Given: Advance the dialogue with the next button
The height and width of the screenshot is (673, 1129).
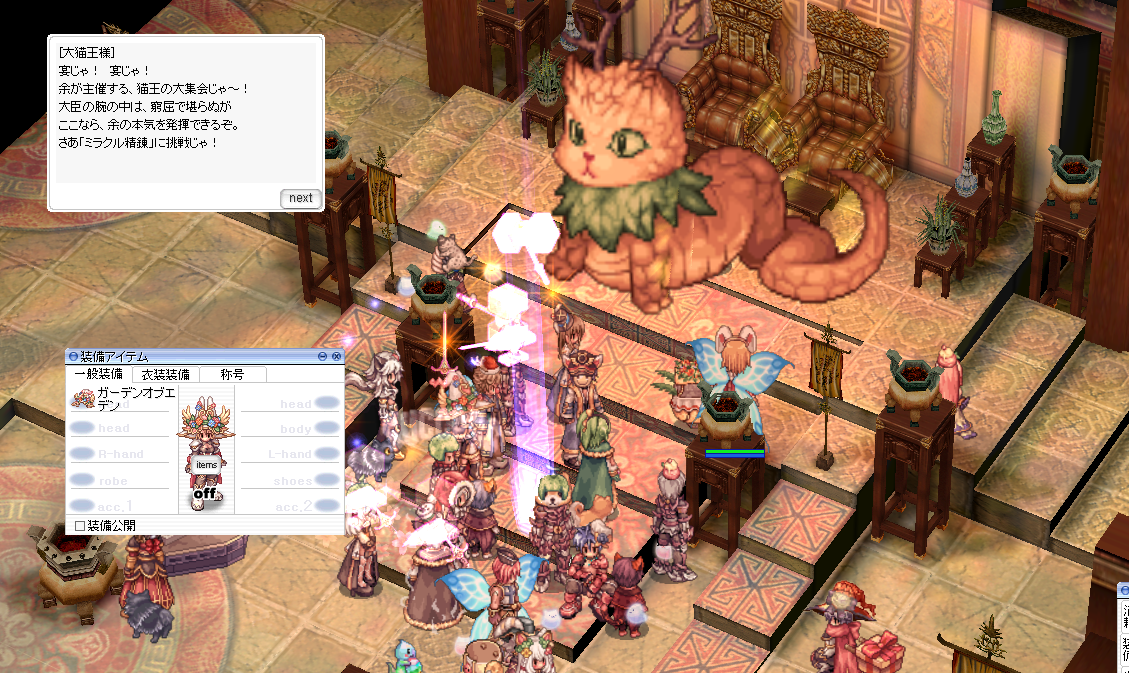Looking at the screenshot, I should point(300,198).
